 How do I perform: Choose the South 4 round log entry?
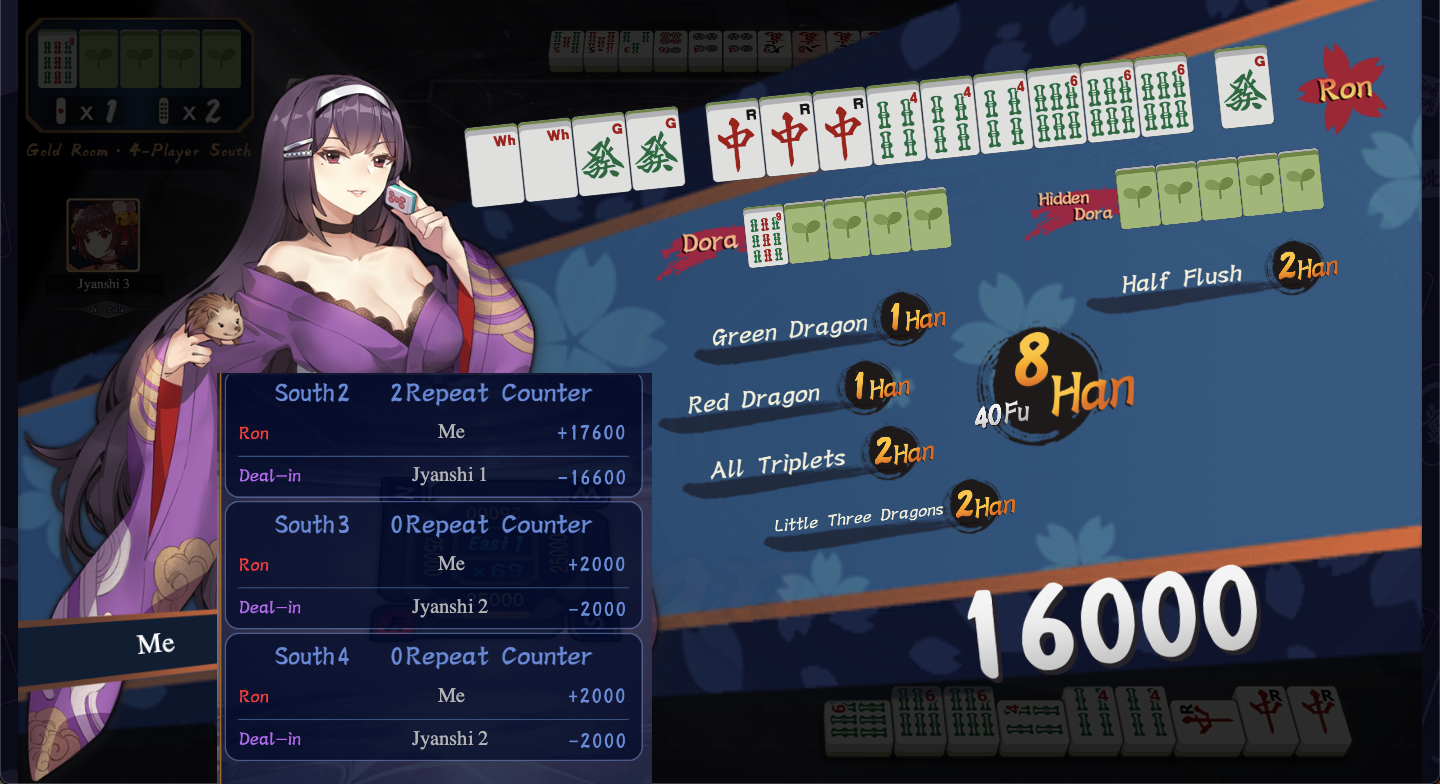433,696
